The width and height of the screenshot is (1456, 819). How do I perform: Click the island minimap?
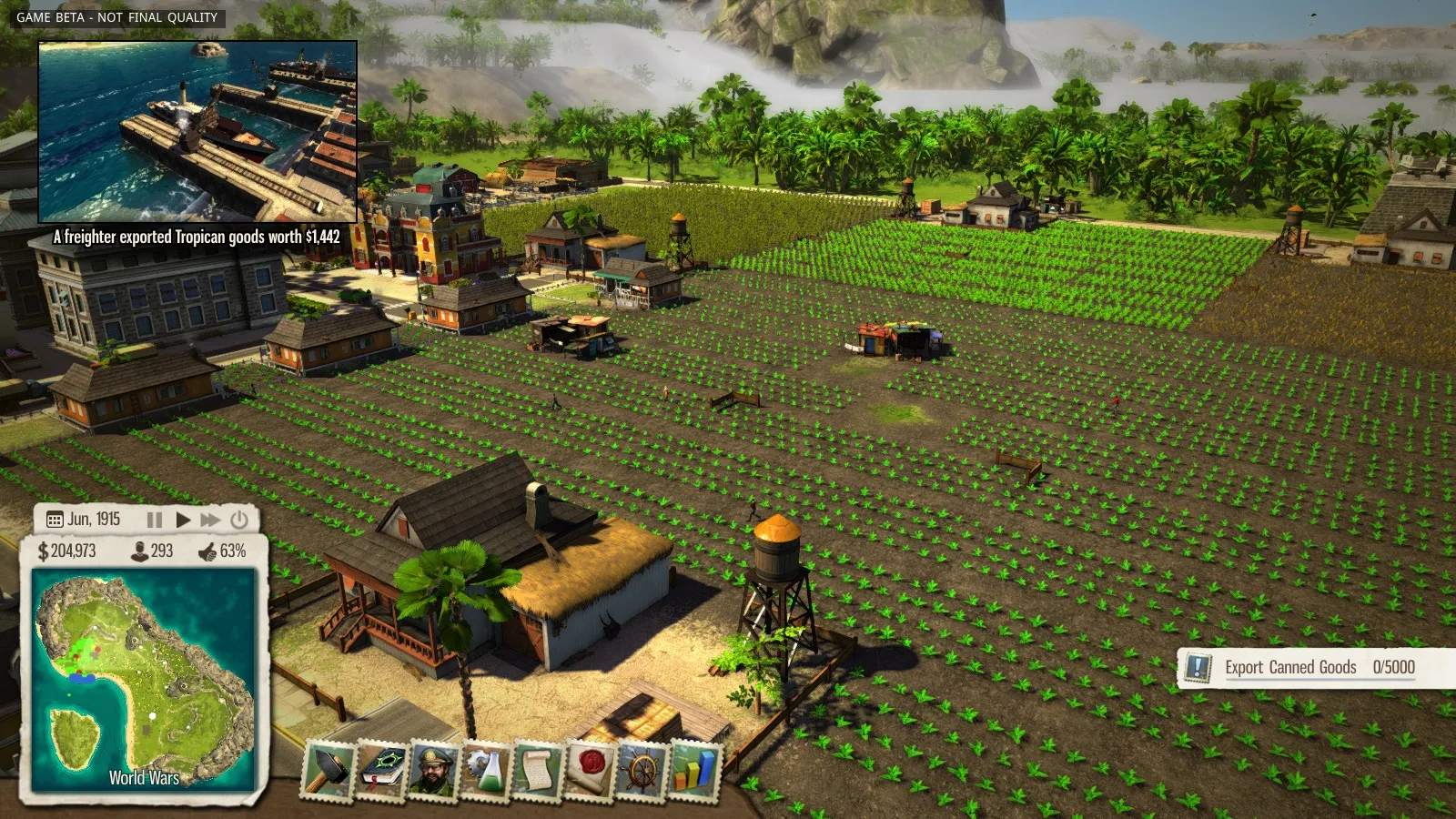click(144, 678)
